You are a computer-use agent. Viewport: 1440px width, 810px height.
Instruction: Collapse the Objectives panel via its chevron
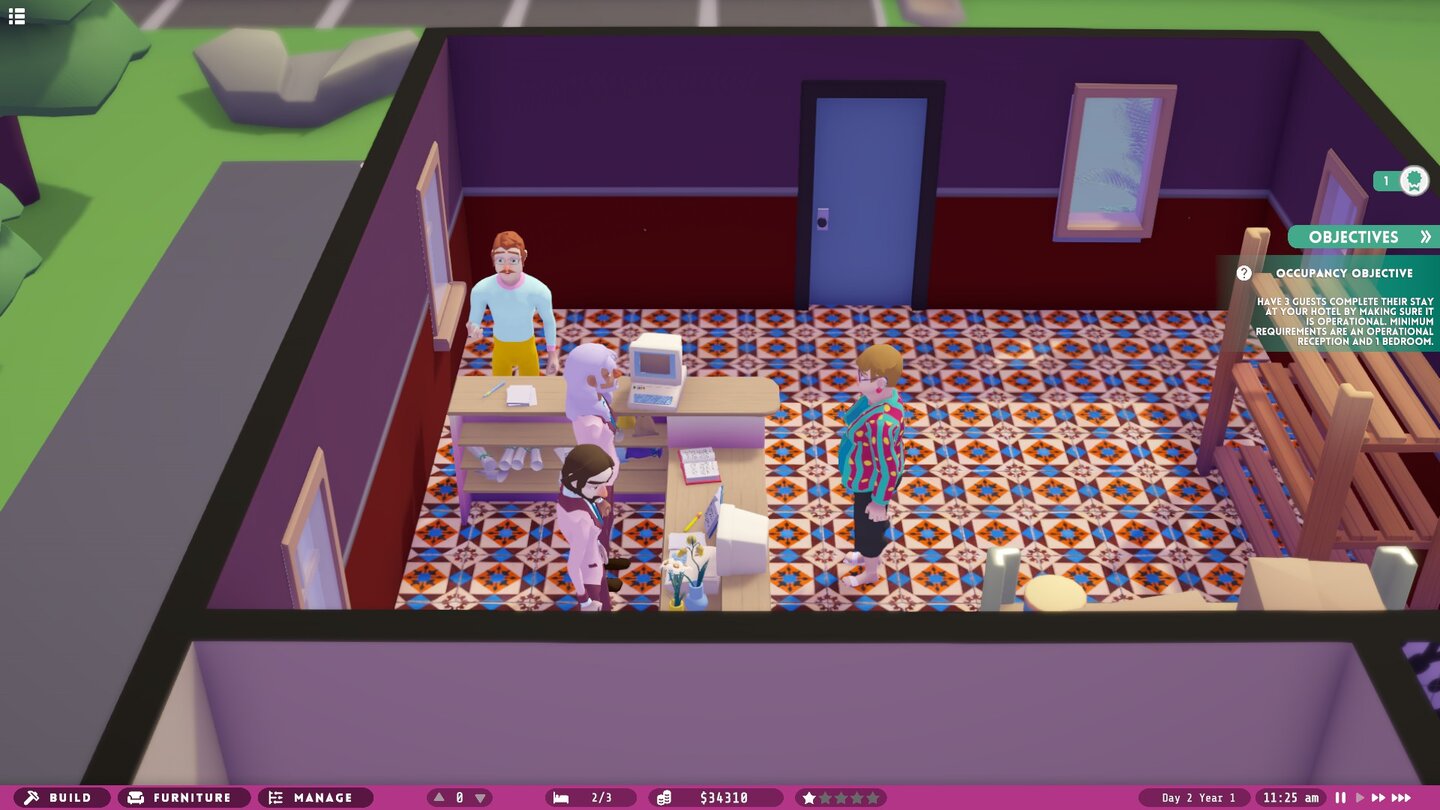1426,237
